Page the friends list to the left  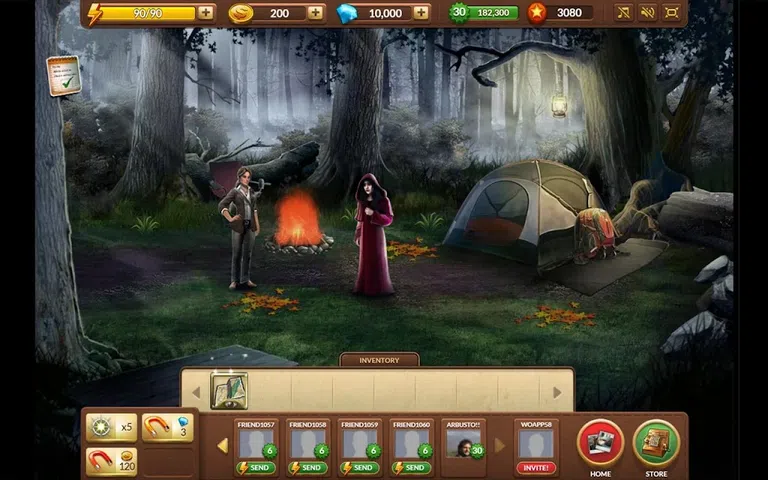pyautogui.click(x=223, y=446)
